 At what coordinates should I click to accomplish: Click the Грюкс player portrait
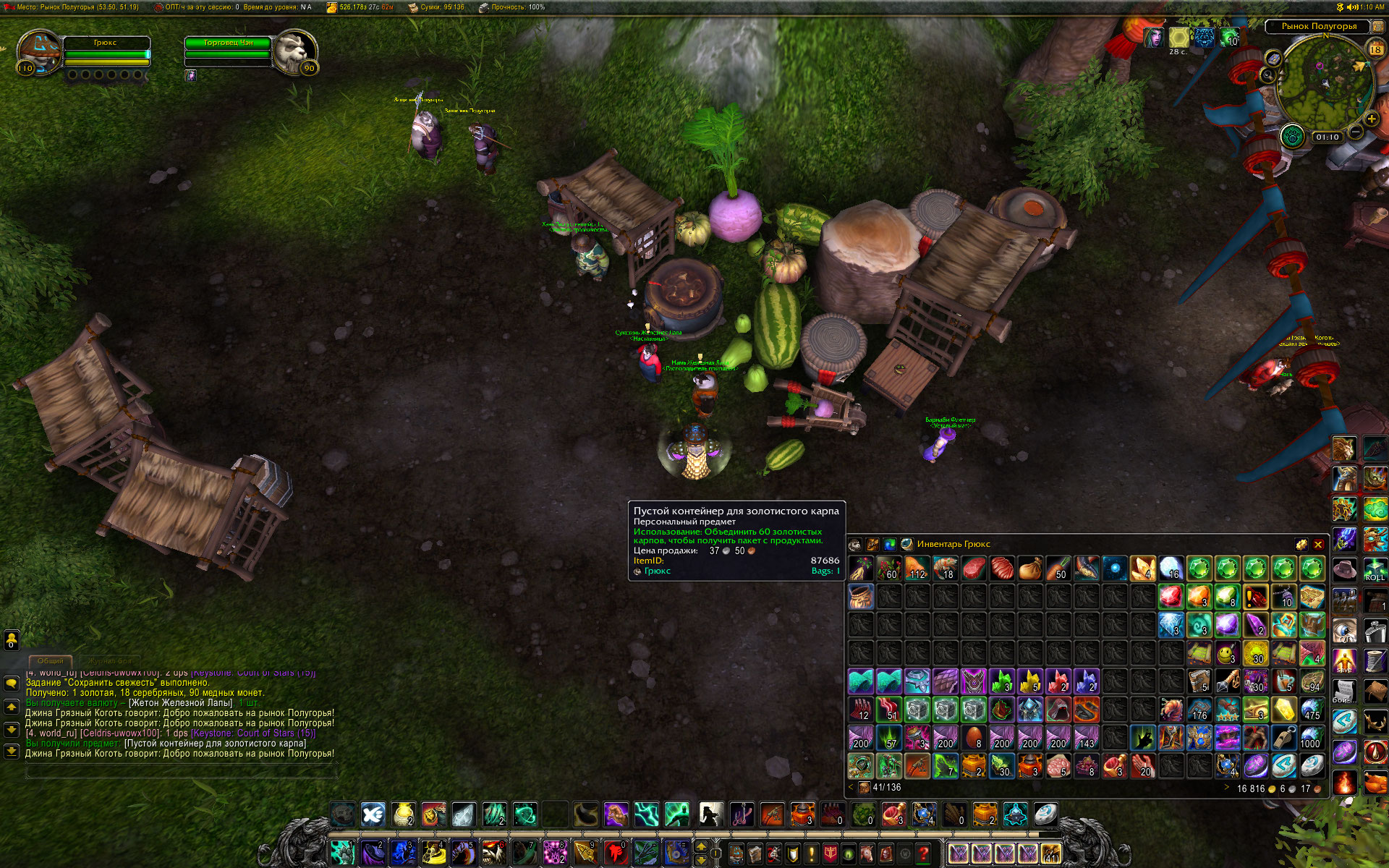click(x=39, y=51)
